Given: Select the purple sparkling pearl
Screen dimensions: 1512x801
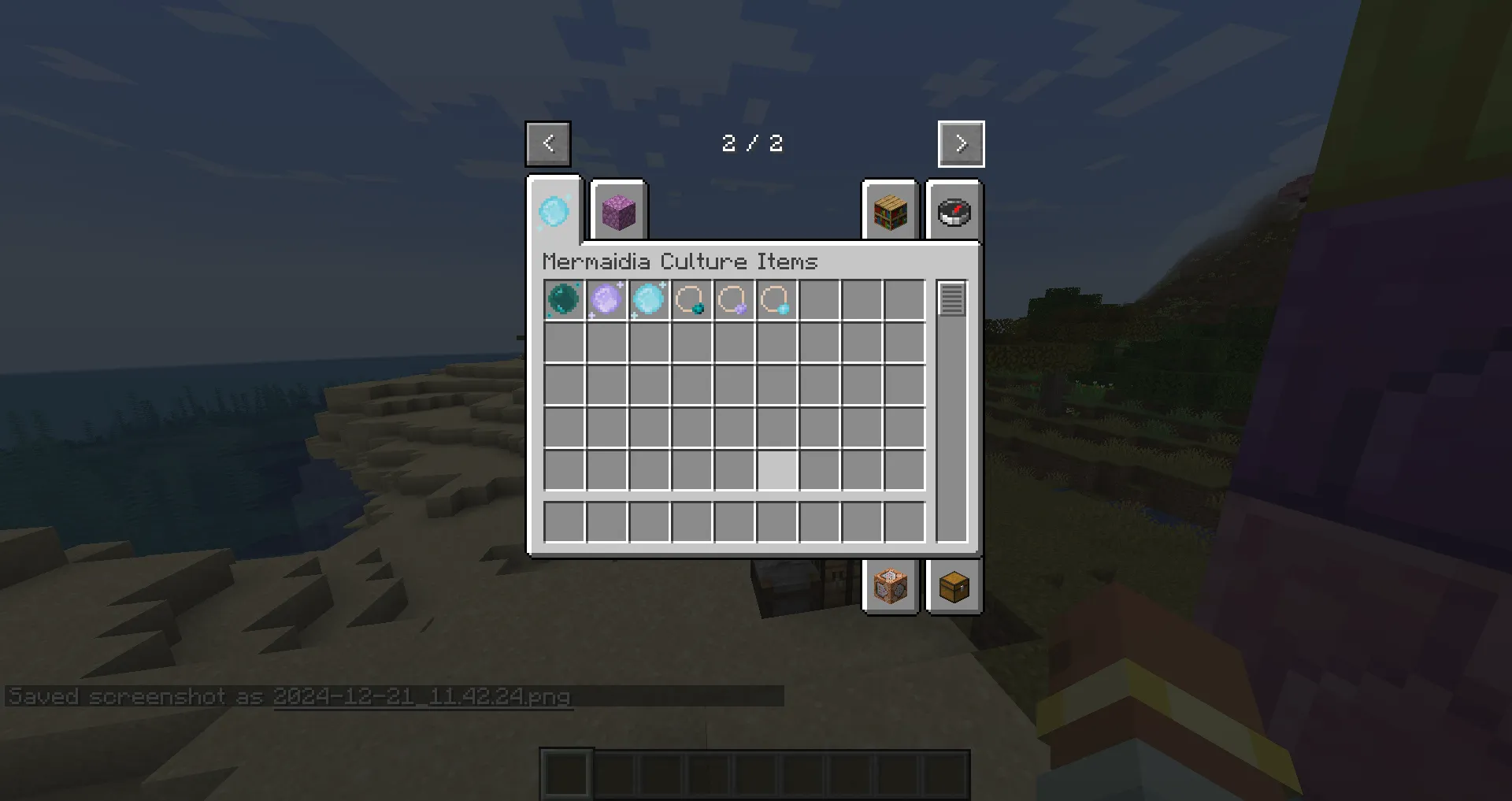Looking at the screenshot, I should point(606,300).
